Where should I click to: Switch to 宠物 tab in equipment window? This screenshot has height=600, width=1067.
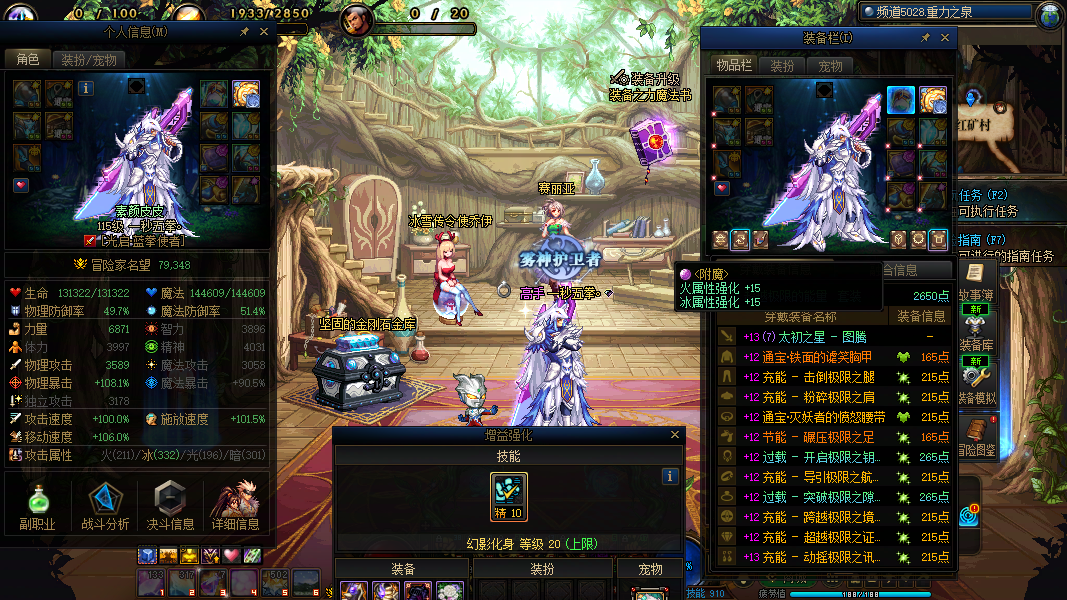(x=830, y=66)
